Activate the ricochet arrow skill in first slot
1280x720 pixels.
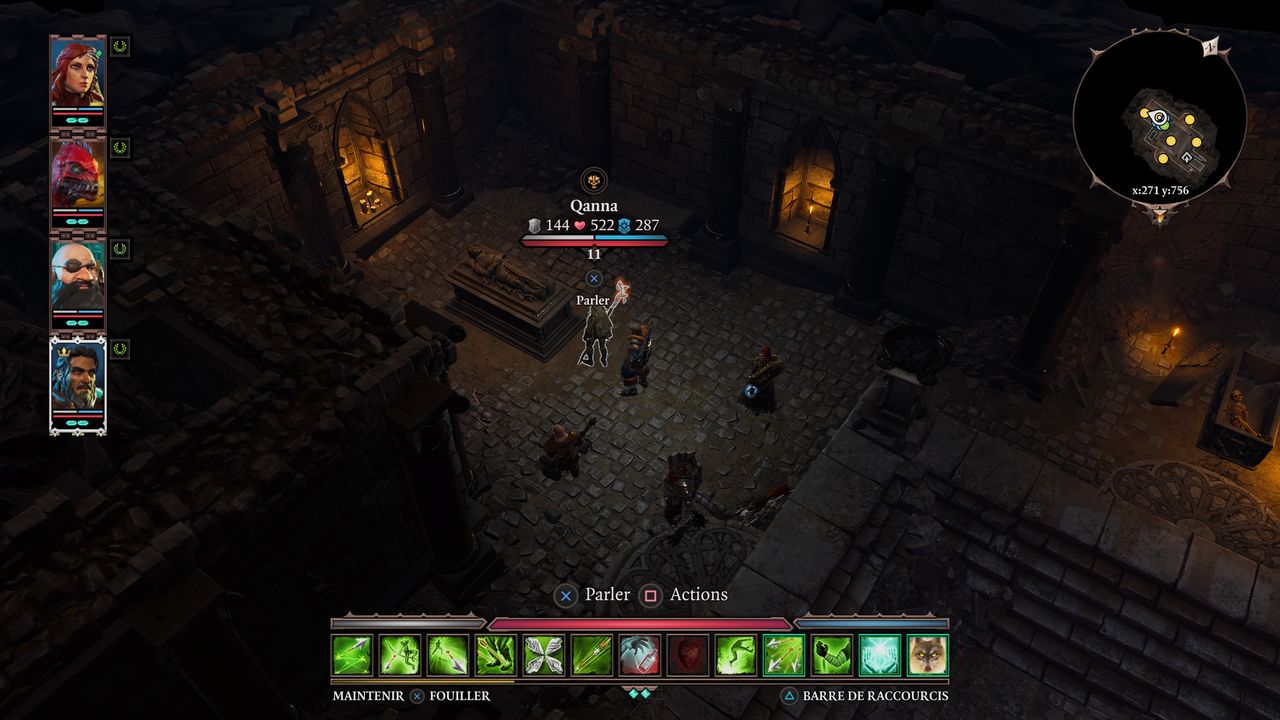coord(352,655)
